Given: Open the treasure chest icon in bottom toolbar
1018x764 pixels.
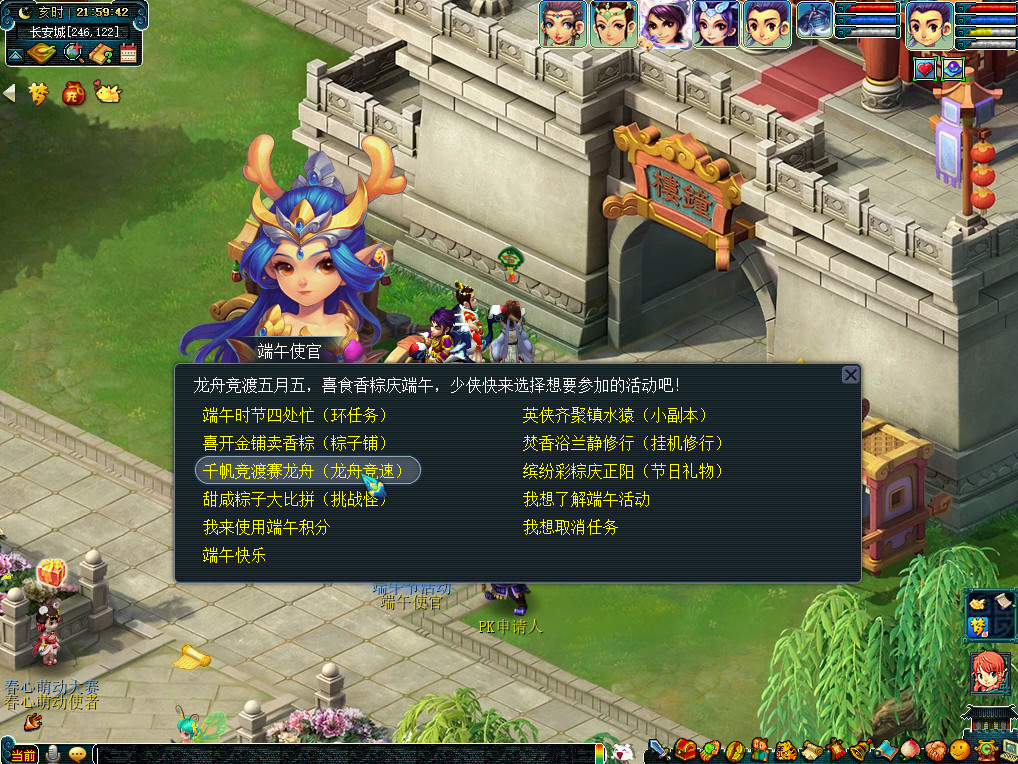Looking at the screenshot, I should pyautogui.click(x=685, y=750).
